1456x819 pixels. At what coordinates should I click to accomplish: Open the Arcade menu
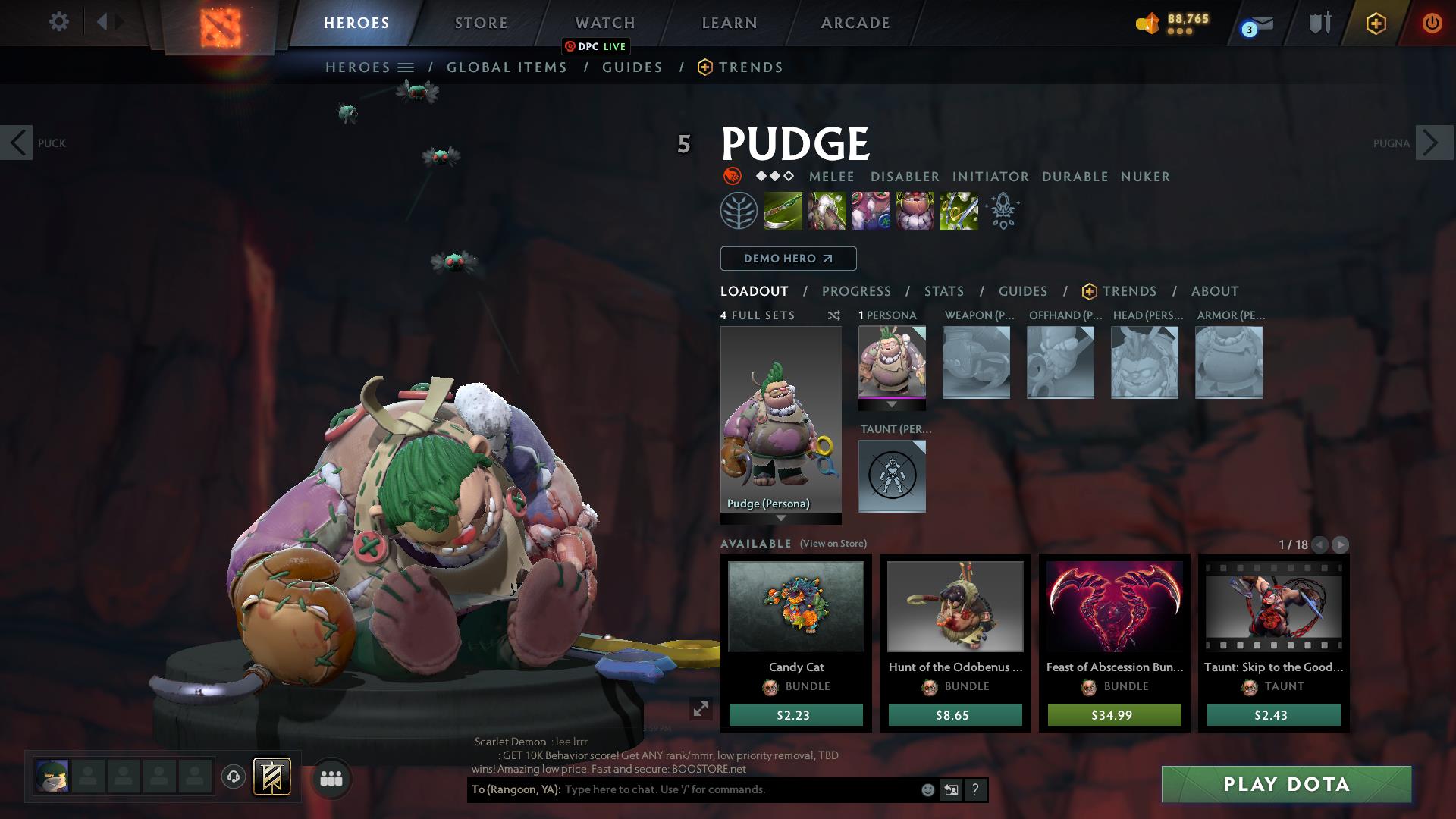coord(854,23)
